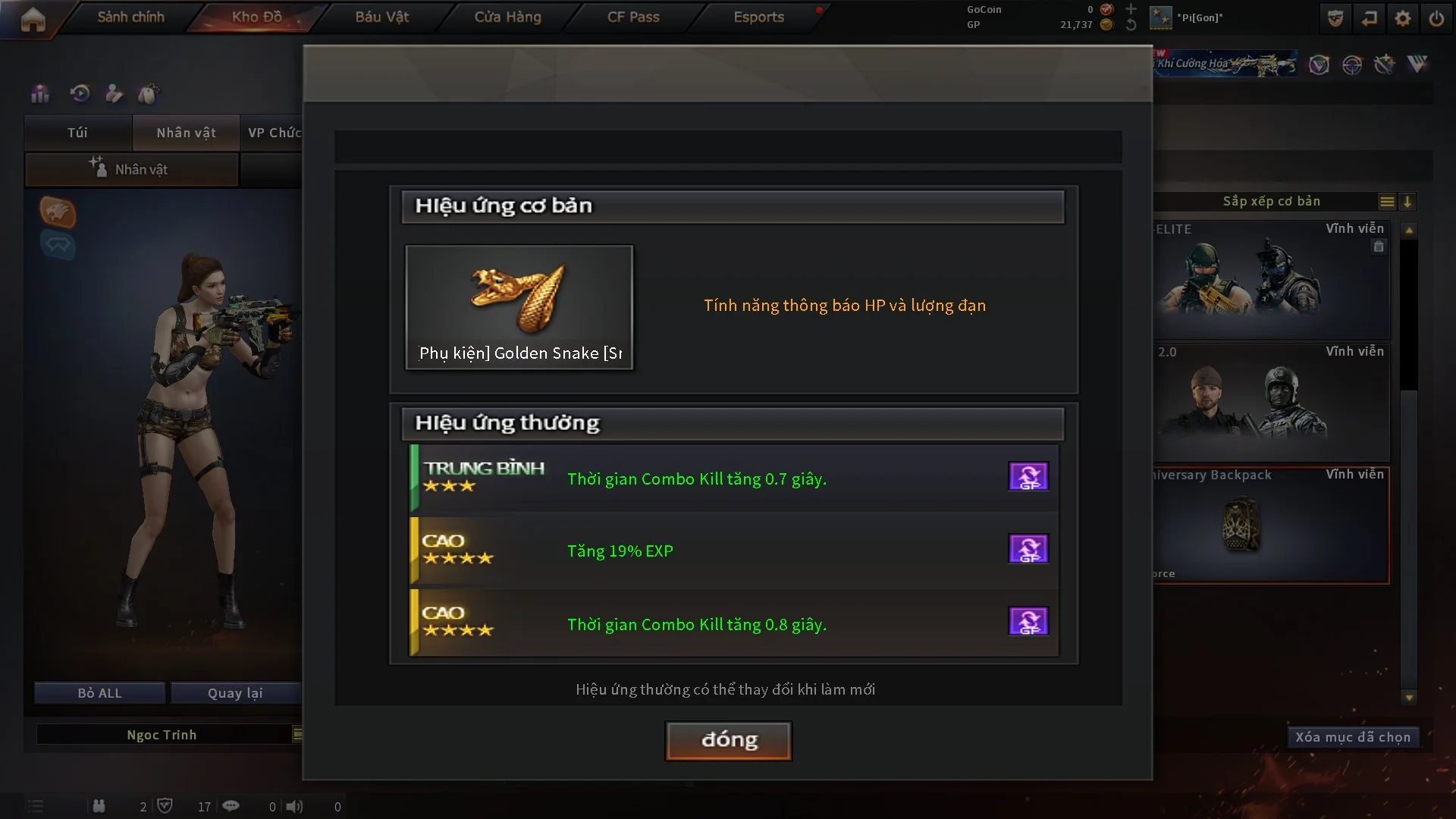The height and width of the screenshot is (819, 1456).
Task: Return home via the house icon
Action: 33,19
